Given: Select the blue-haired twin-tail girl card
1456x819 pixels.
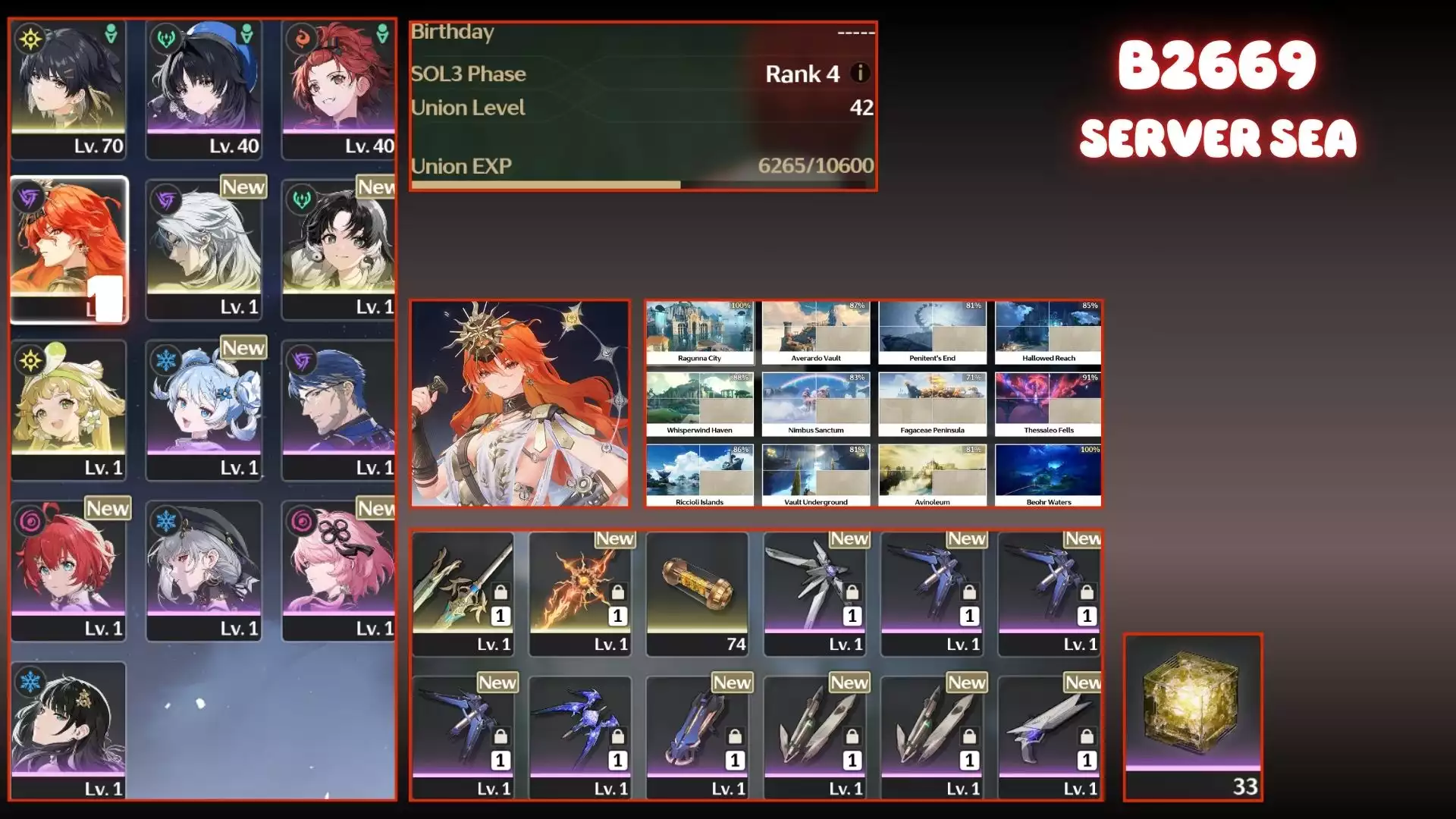Looking at the screenshot, I should tap(203, 409).
